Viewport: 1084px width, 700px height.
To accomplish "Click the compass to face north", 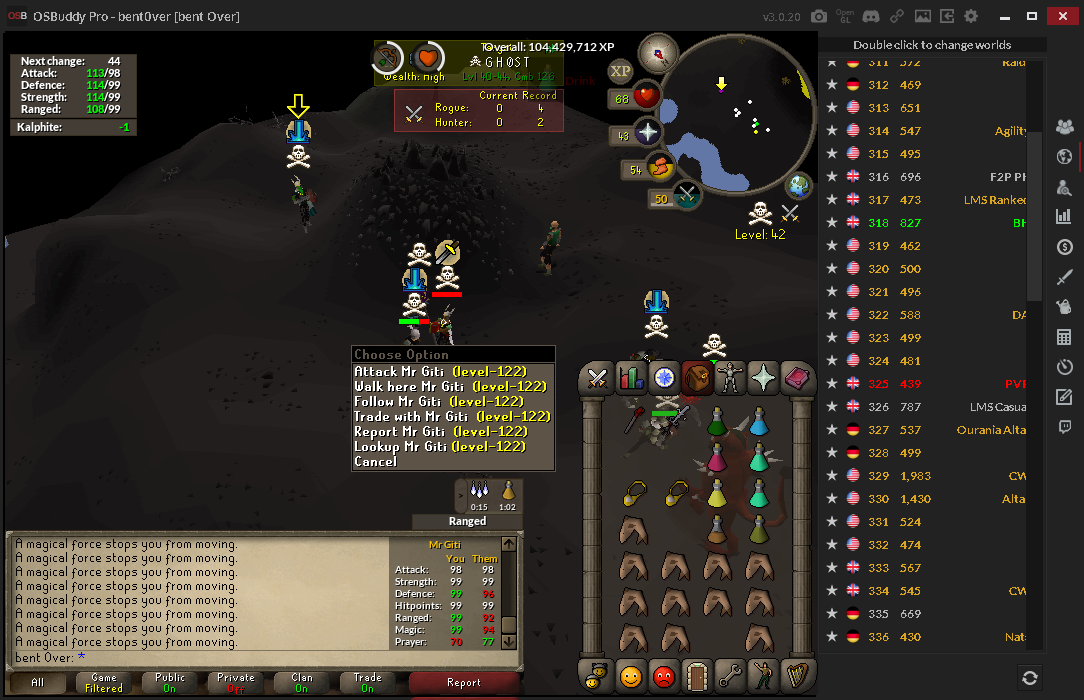I will click(658, 51).
